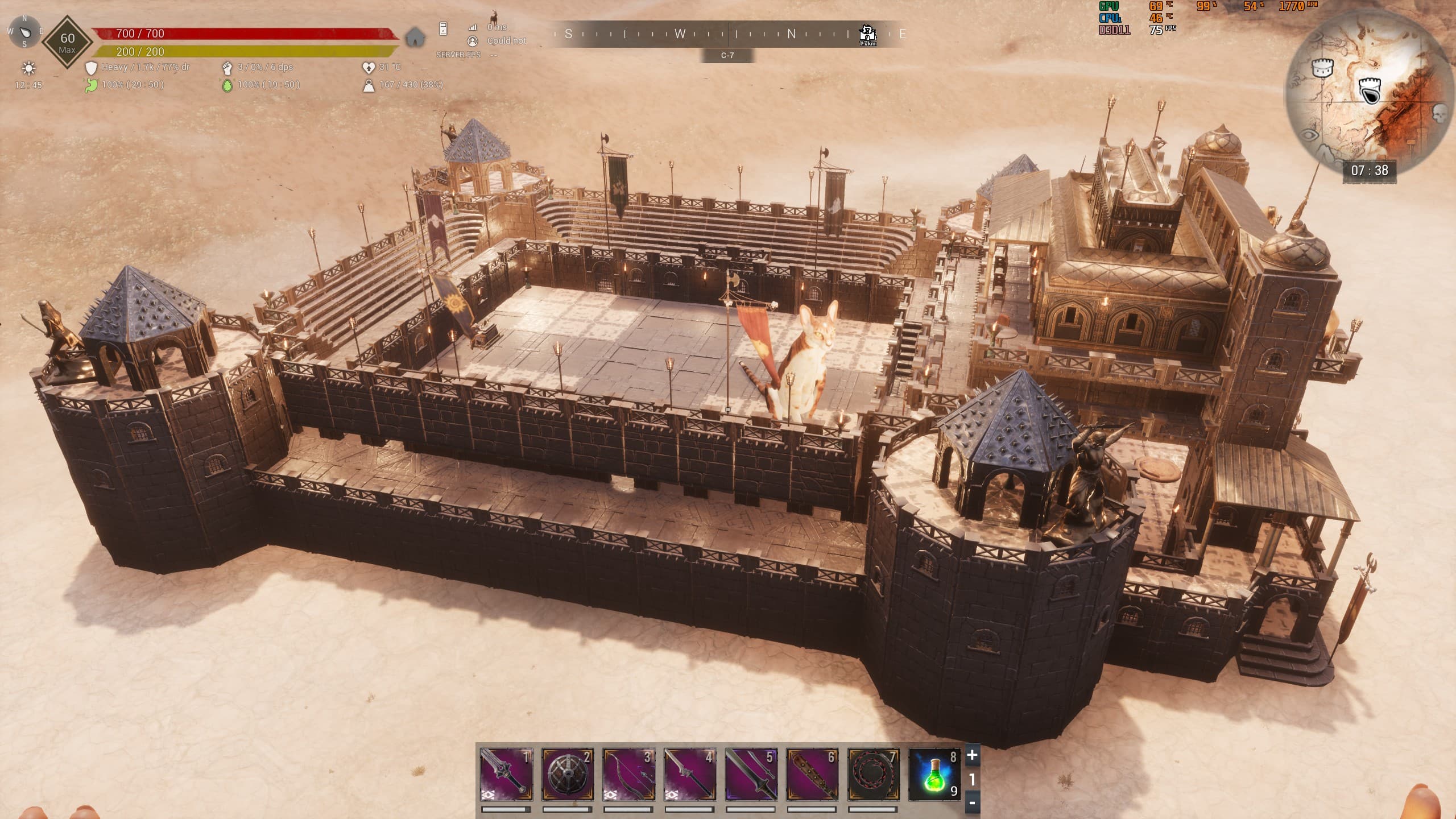Image resolution: width=1456 pixels, height=819 pixels.
Task: Equip the round shield from the hotbar
Action: click(x=568, y=774)
